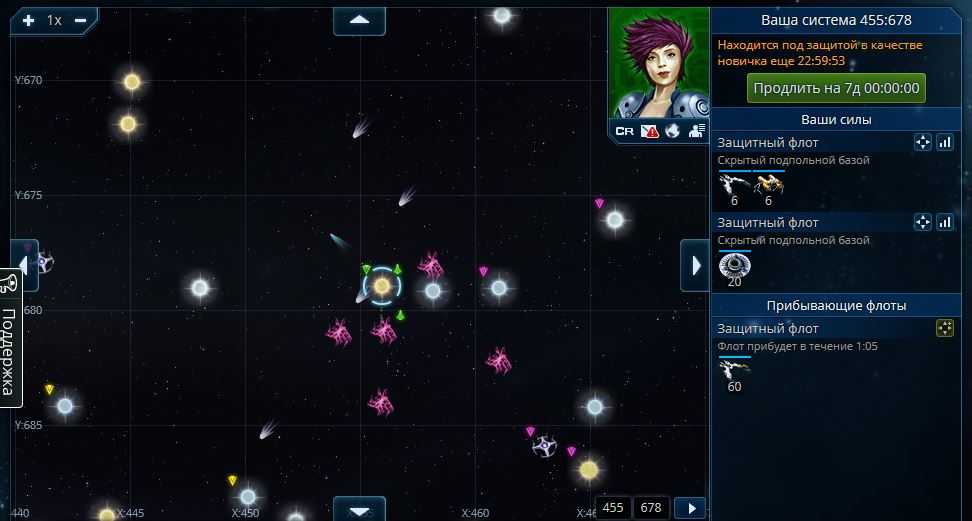Jump to coordinates with the arrow button
The height and width of the screenshot is (521, 972).
tap(690, 507)
